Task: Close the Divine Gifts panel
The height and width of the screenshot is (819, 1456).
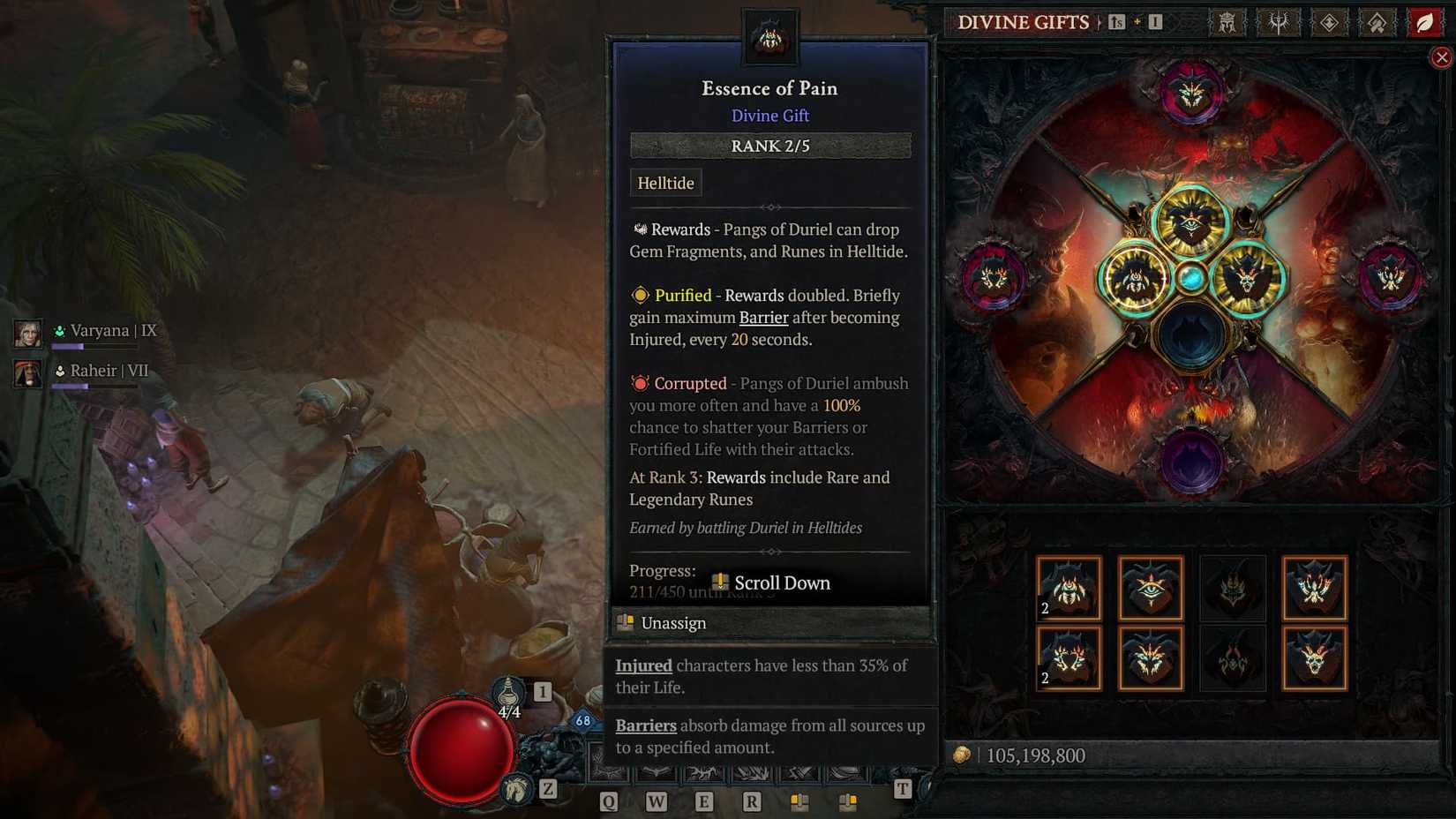Action: (1442, 56)
